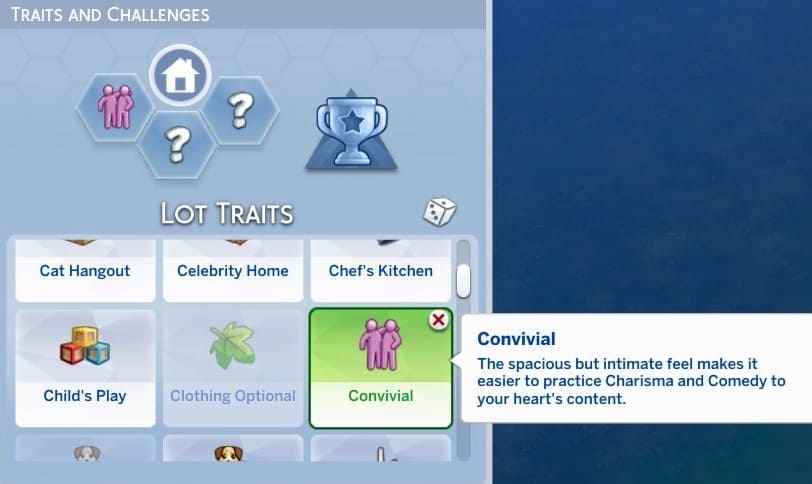Add the Child's Play lot trait
The image size is (812, 484).
(85, 368)
